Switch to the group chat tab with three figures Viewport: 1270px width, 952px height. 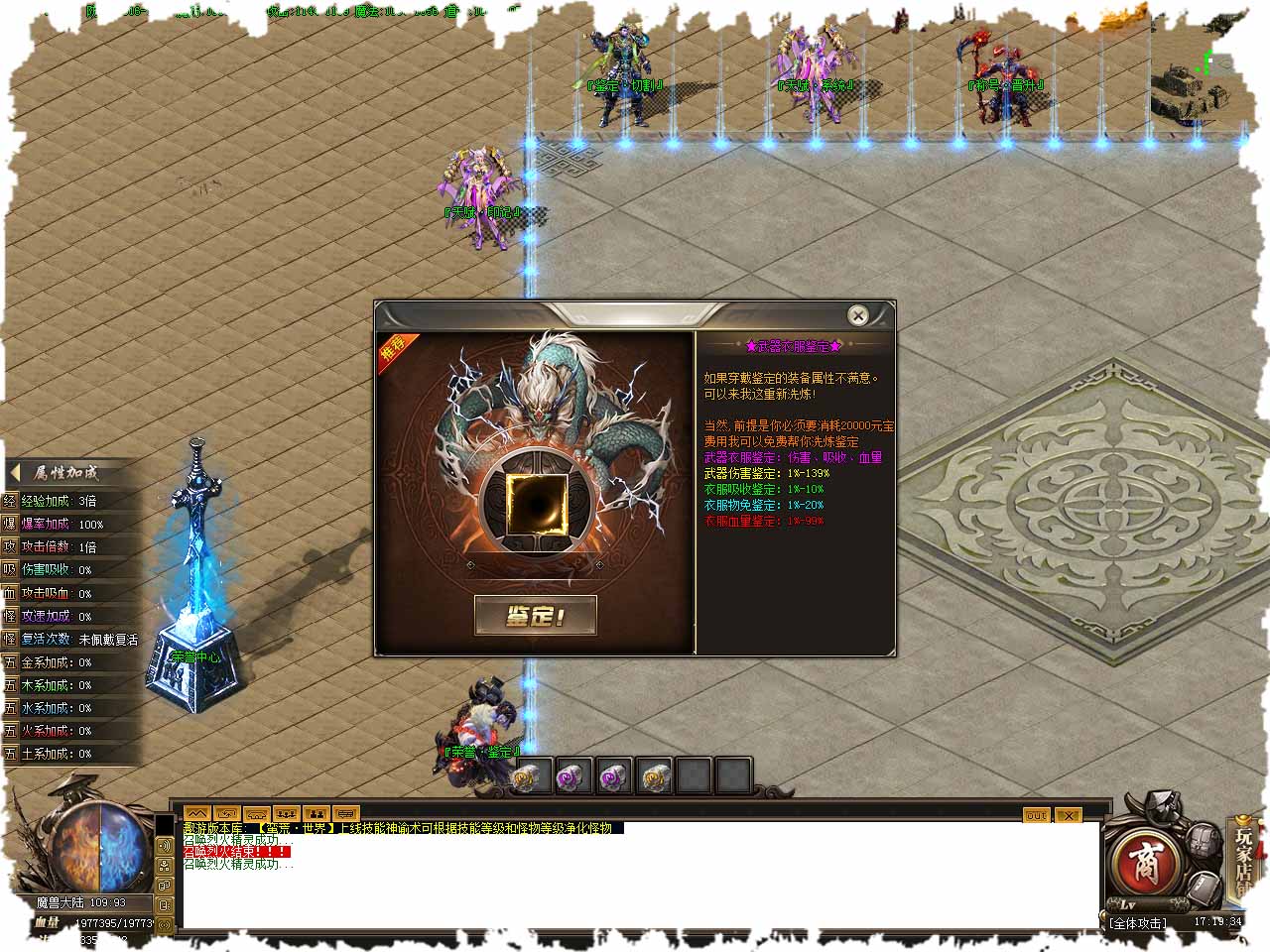(287, 814)
